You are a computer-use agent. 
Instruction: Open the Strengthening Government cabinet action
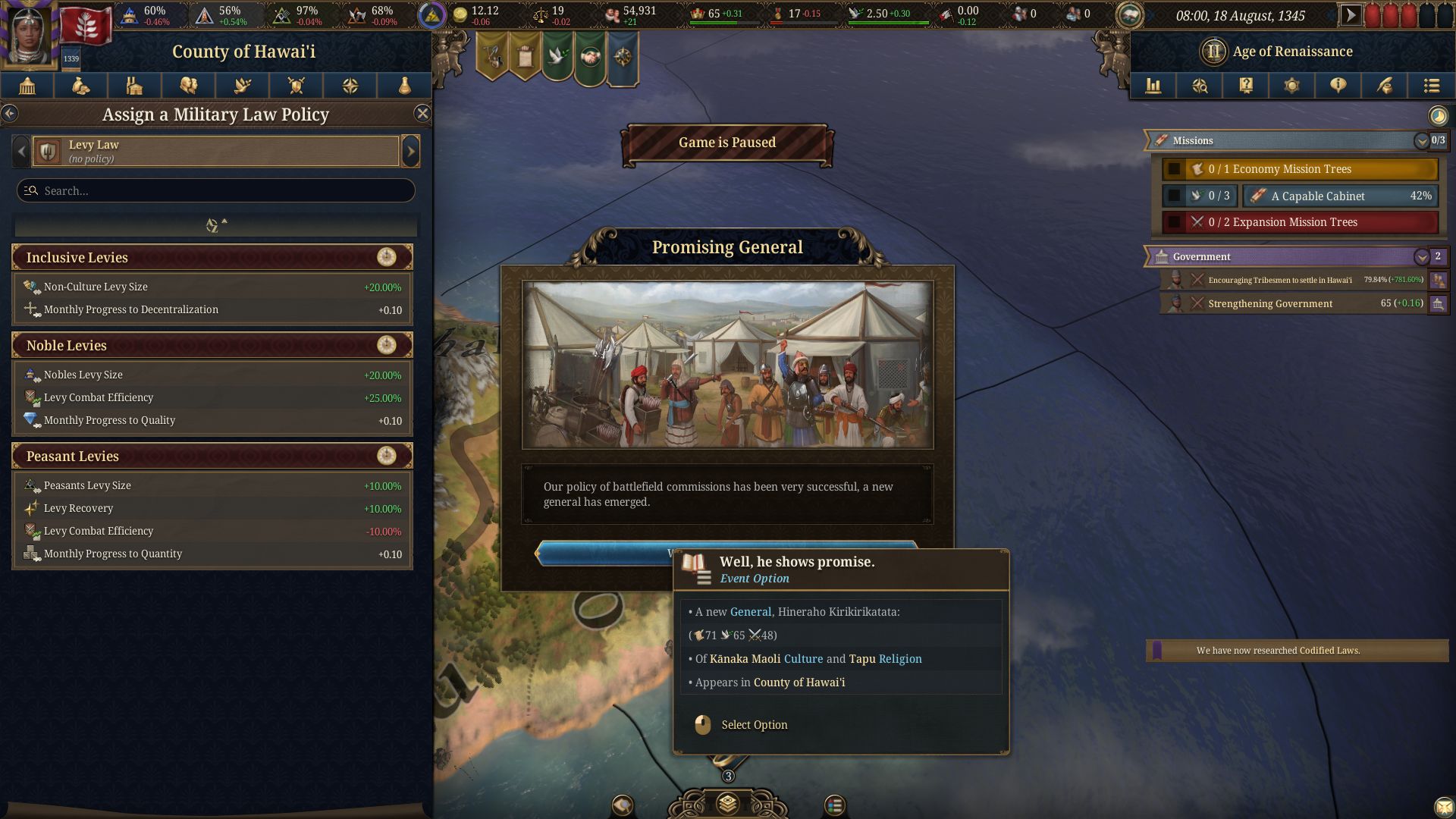[1289, 303]
